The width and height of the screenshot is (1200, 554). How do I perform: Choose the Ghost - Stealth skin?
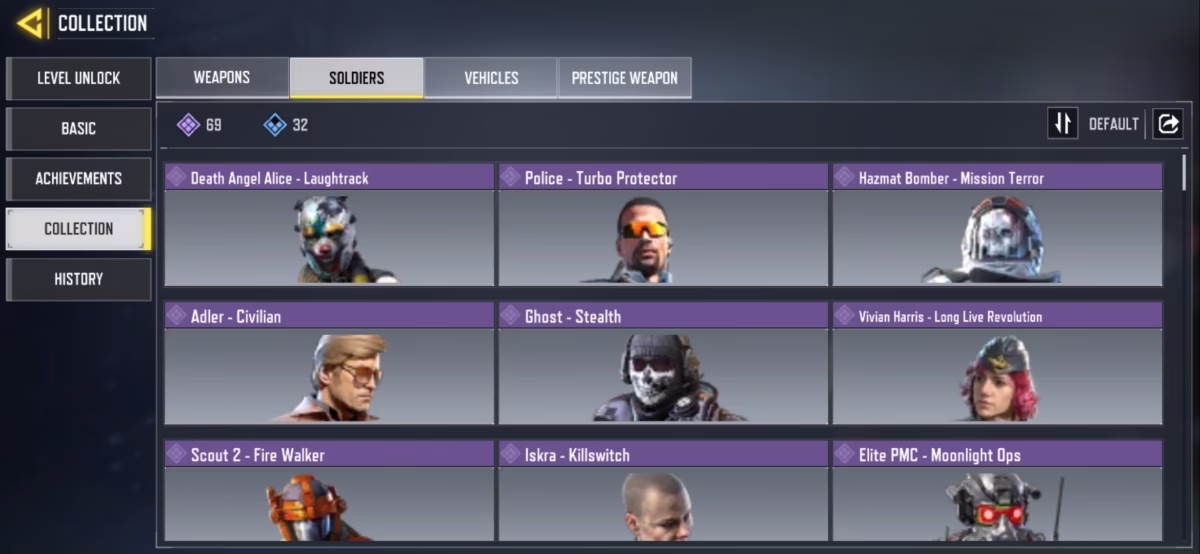[663, 363]
